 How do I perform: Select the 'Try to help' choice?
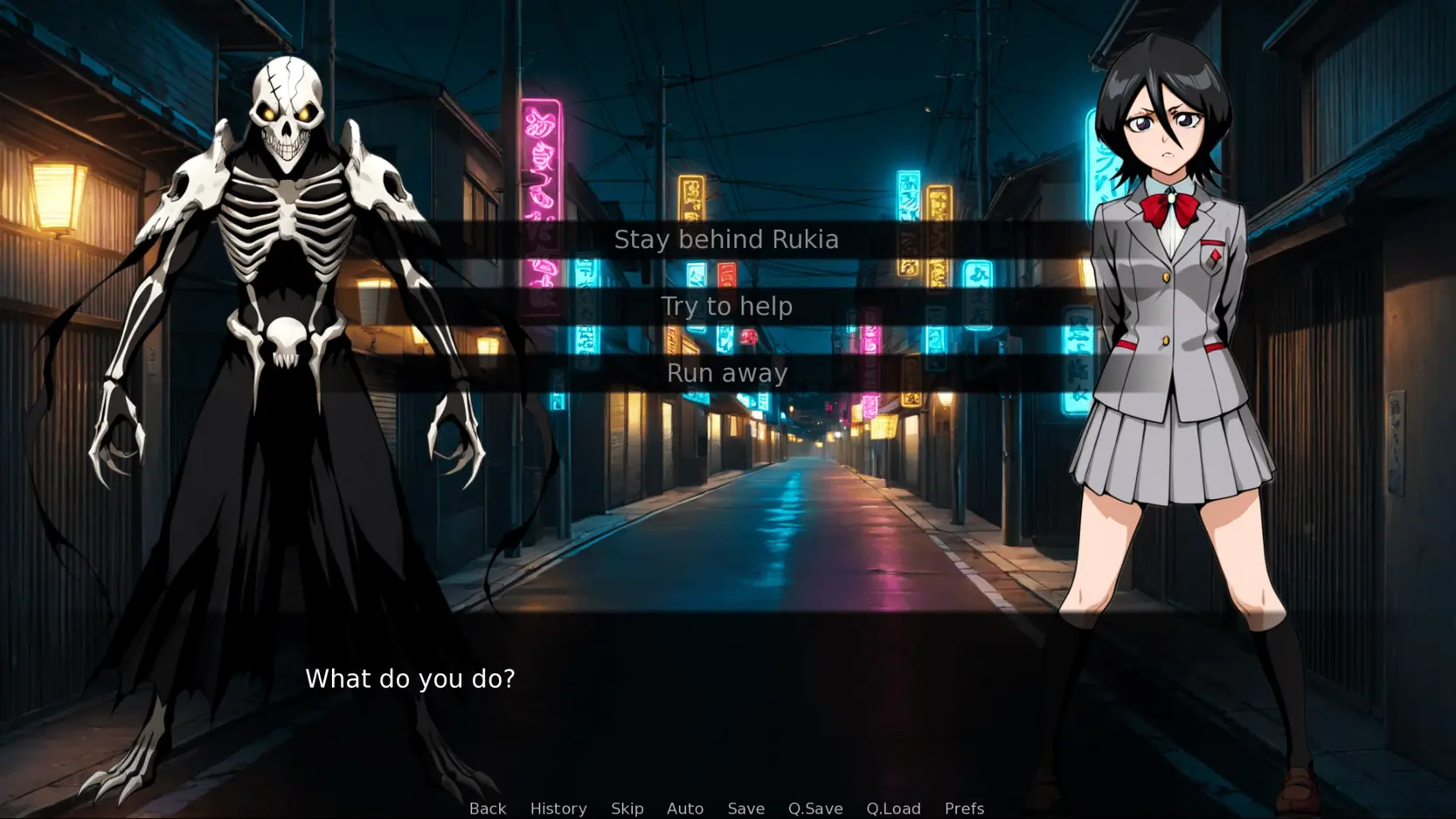(726, 306)
